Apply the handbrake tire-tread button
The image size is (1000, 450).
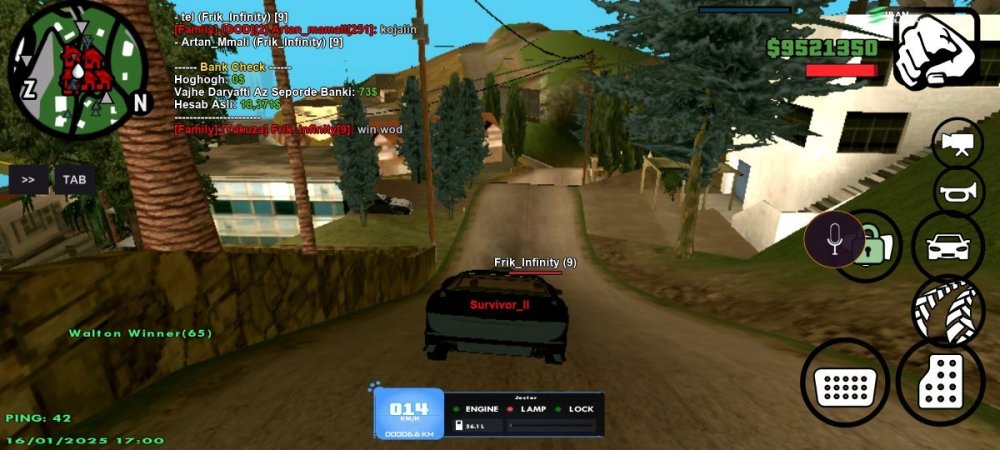click(947, 311)
